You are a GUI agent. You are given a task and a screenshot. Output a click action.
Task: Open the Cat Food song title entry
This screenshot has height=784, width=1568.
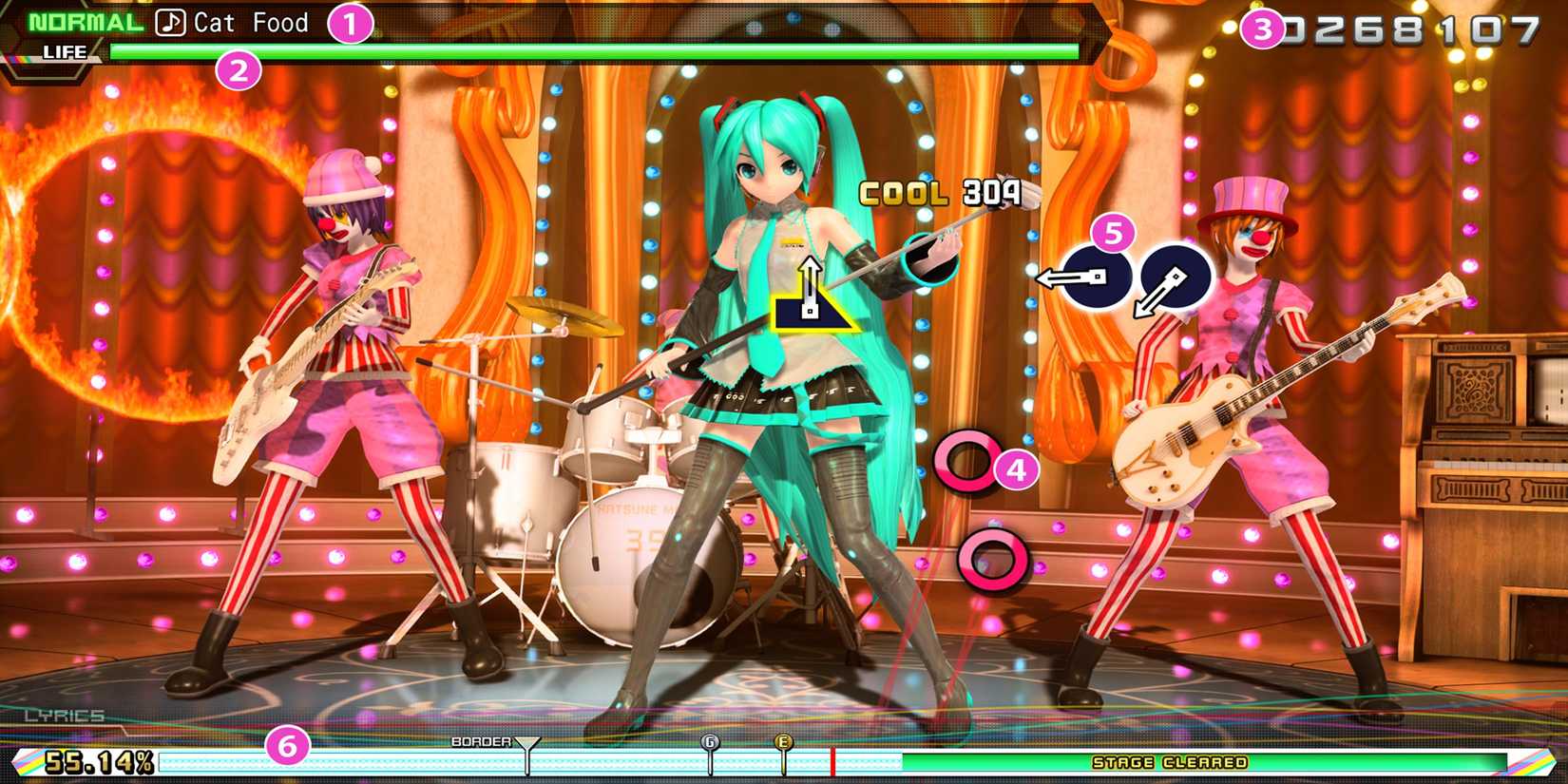tap(249, 22)
